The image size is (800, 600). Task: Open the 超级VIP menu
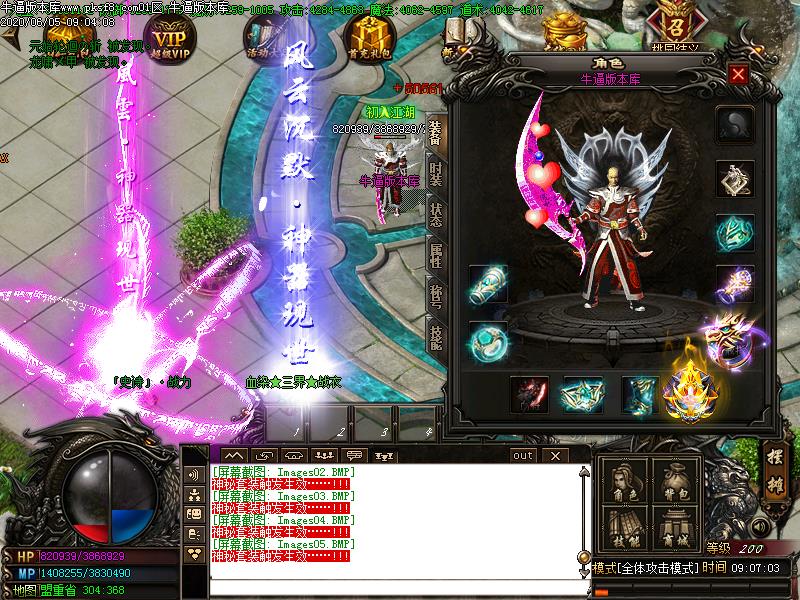coord(169,38)
